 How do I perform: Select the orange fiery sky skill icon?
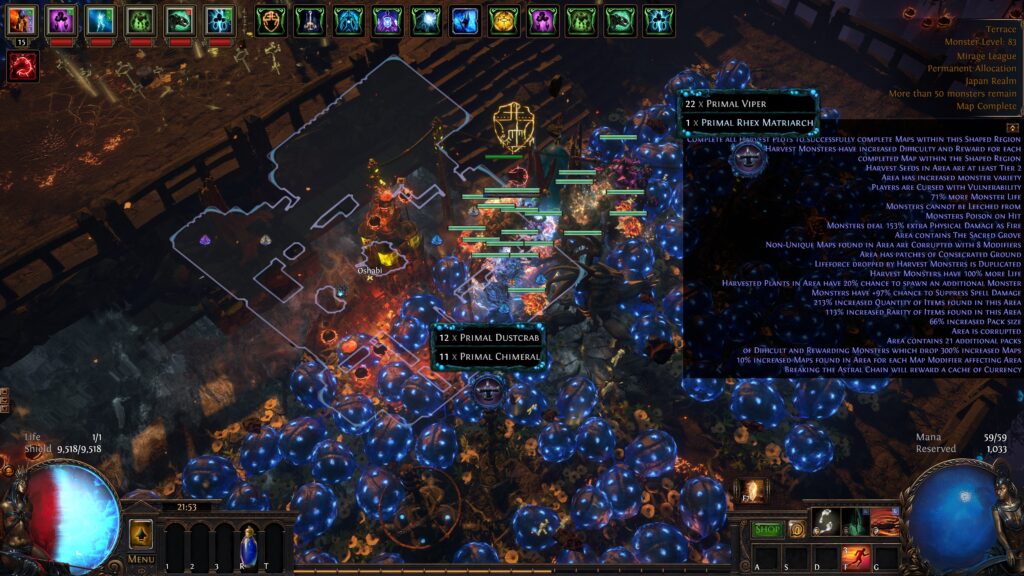884,522
